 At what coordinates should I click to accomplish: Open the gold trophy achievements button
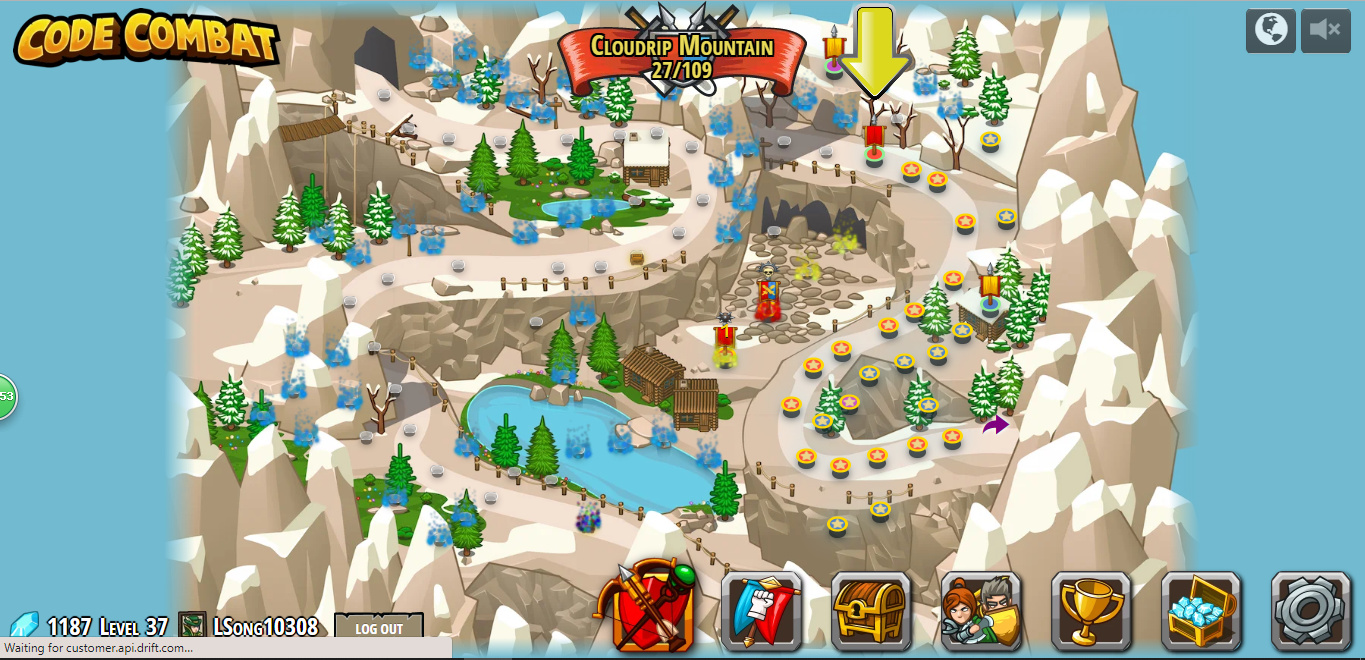click(1091, 610)
